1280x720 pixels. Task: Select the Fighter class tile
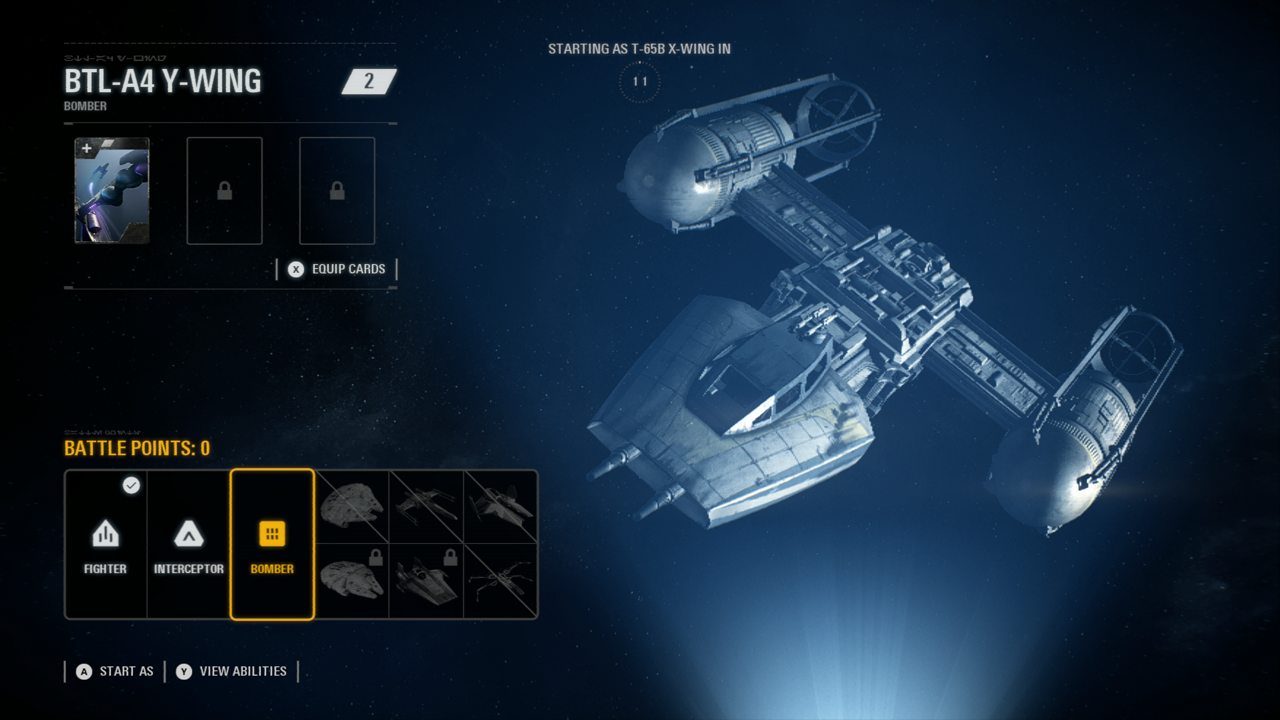pyautogui.click(x=106, y=544)
